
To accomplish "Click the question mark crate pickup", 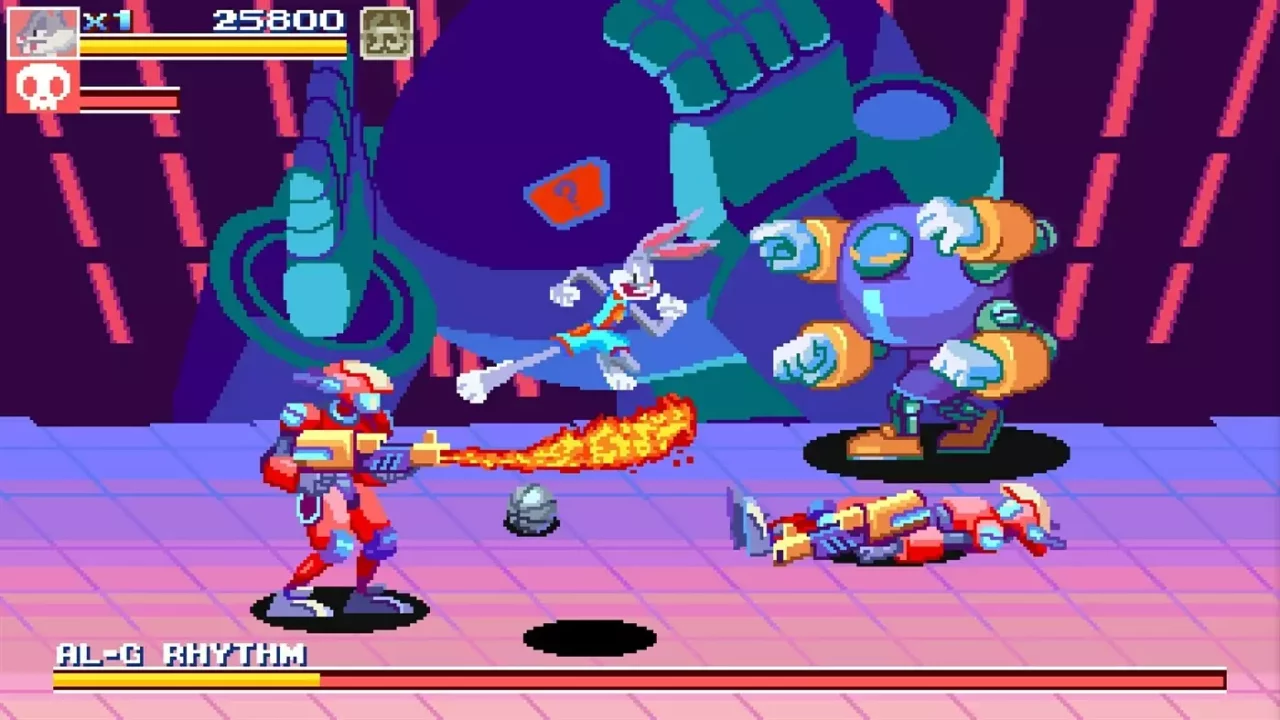I will point(567,190).
